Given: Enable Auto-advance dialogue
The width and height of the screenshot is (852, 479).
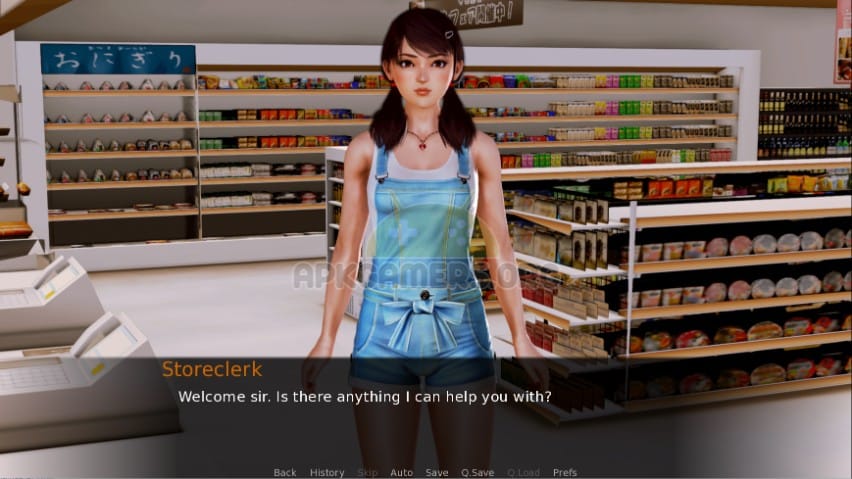Looking at the screenshot, I should click(401, 472).
